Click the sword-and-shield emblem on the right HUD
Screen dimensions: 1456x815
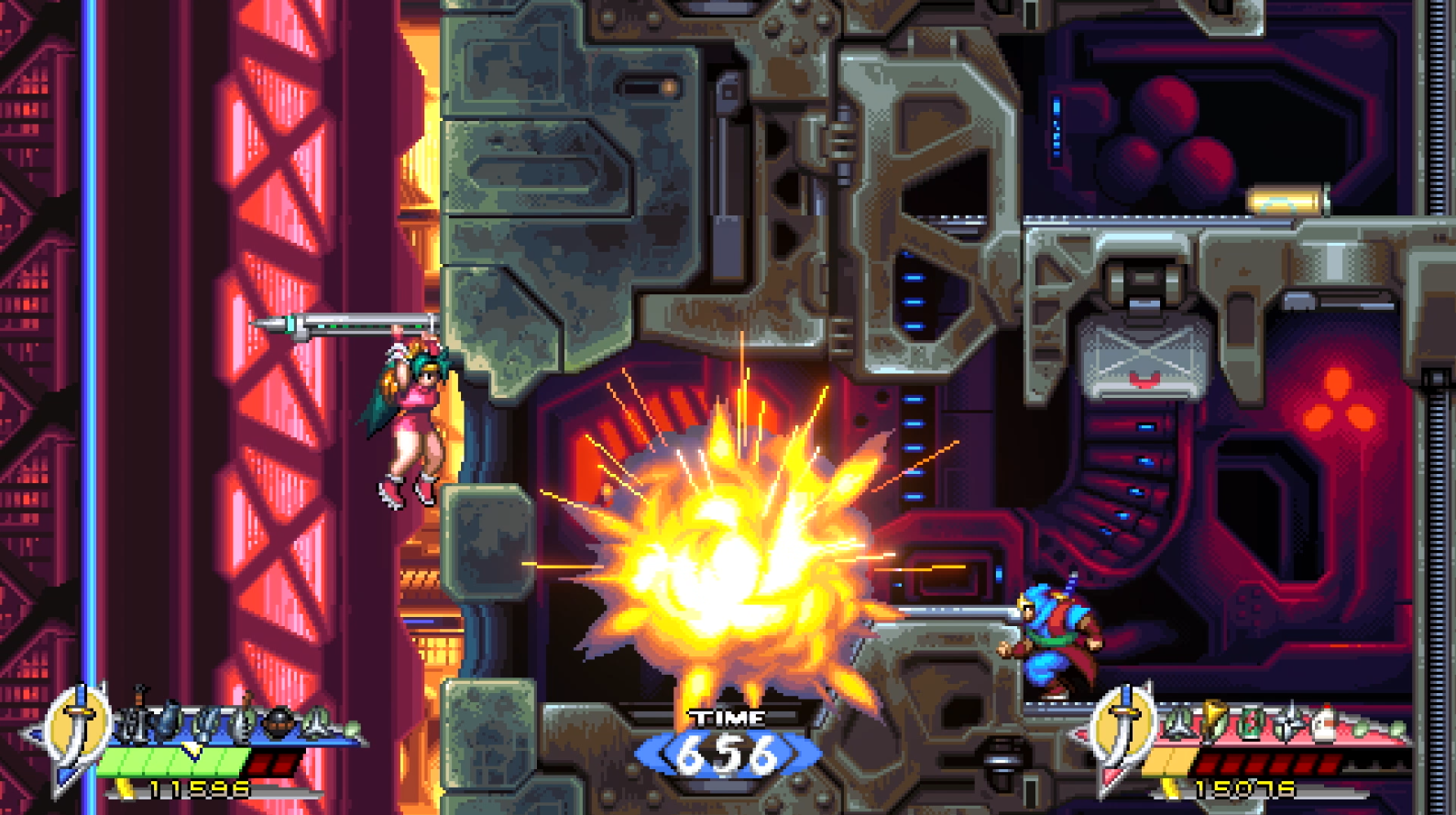pos(1122,723)
